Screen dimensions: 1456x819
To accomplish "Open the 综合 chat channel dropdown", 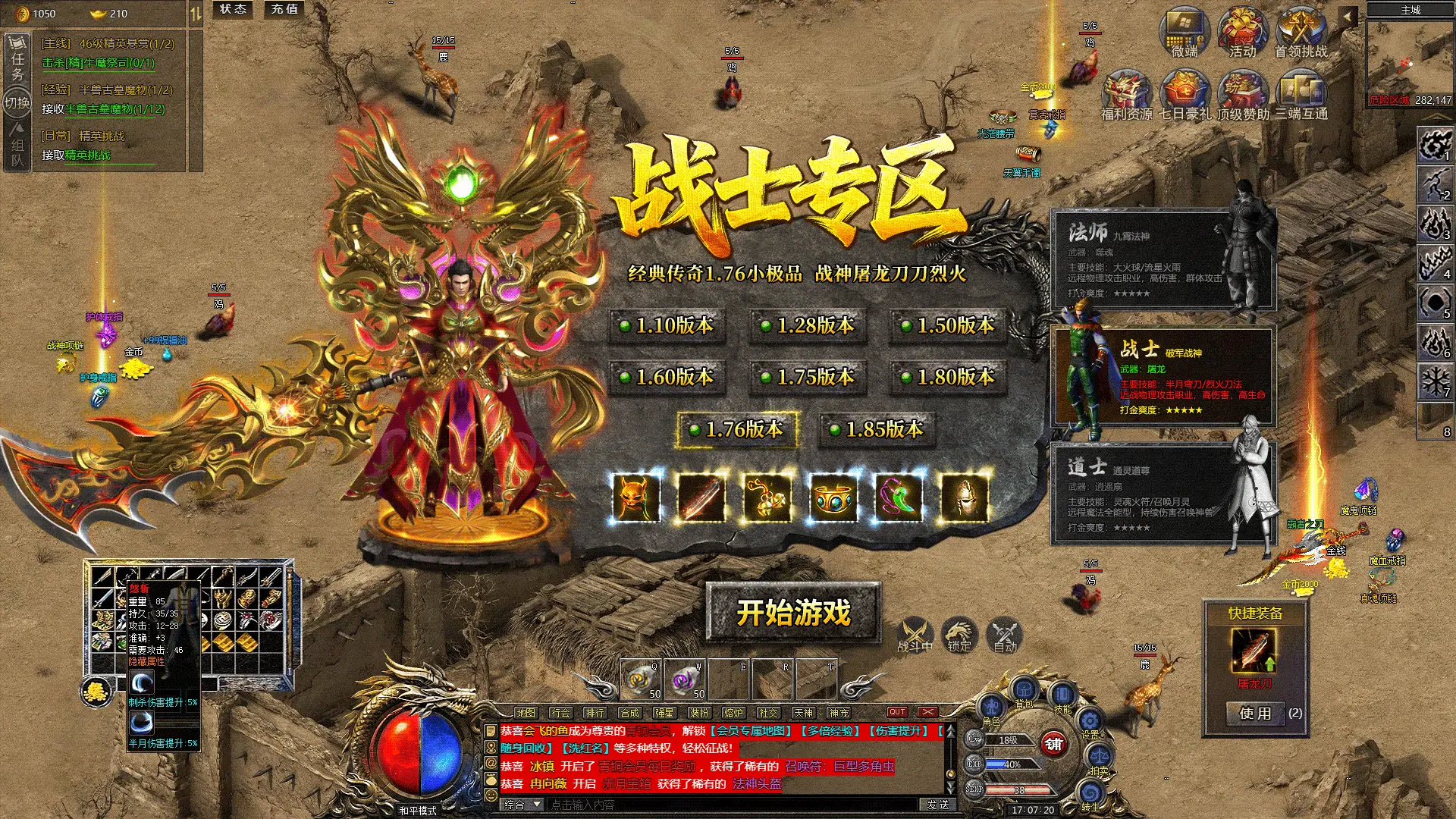I will click(521, 804).
